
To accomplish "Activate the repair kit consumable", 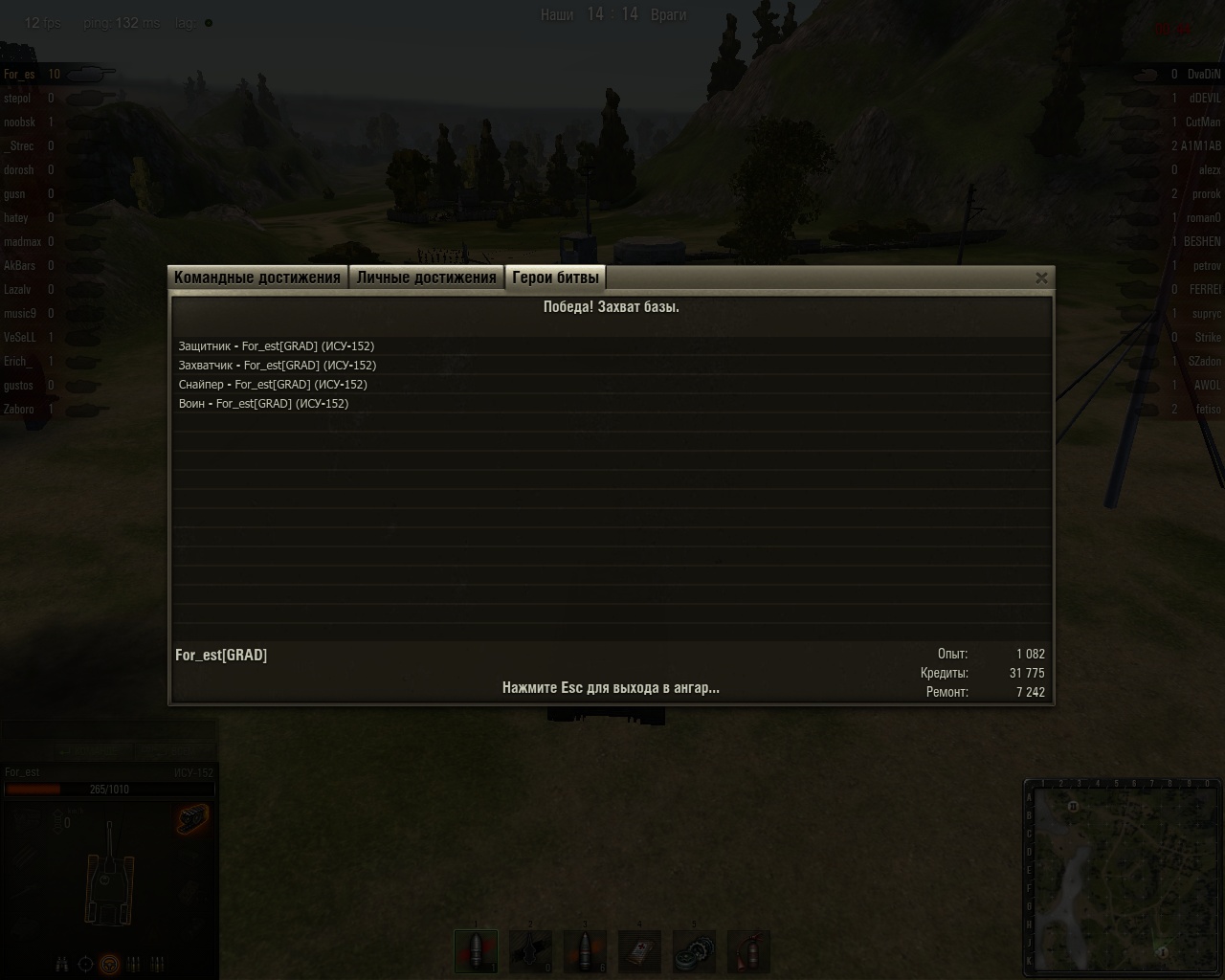I will (x=694, y=951).
